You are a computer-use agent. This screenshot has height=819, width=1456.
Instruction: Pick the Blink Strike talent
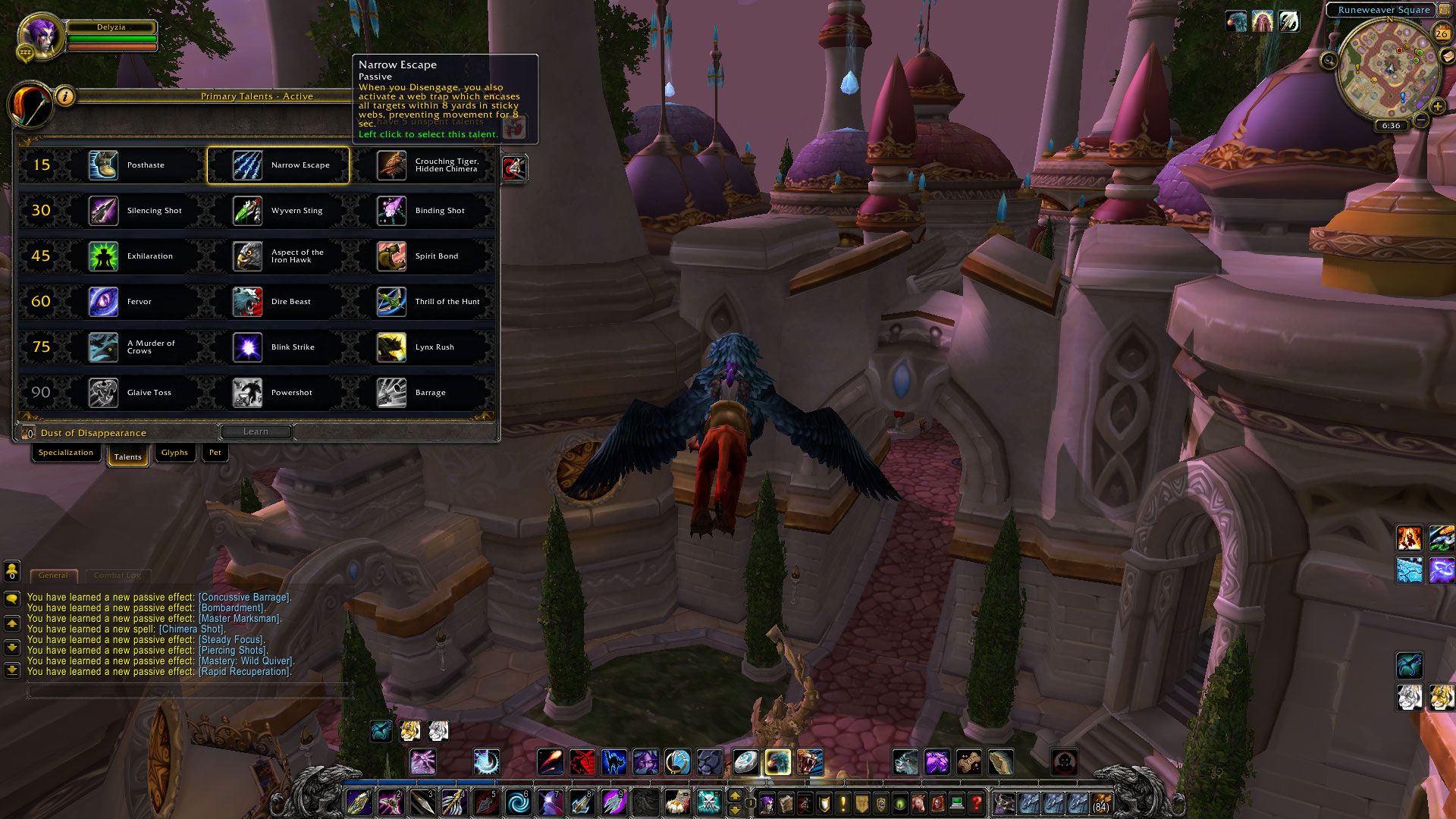pos(278,347)
